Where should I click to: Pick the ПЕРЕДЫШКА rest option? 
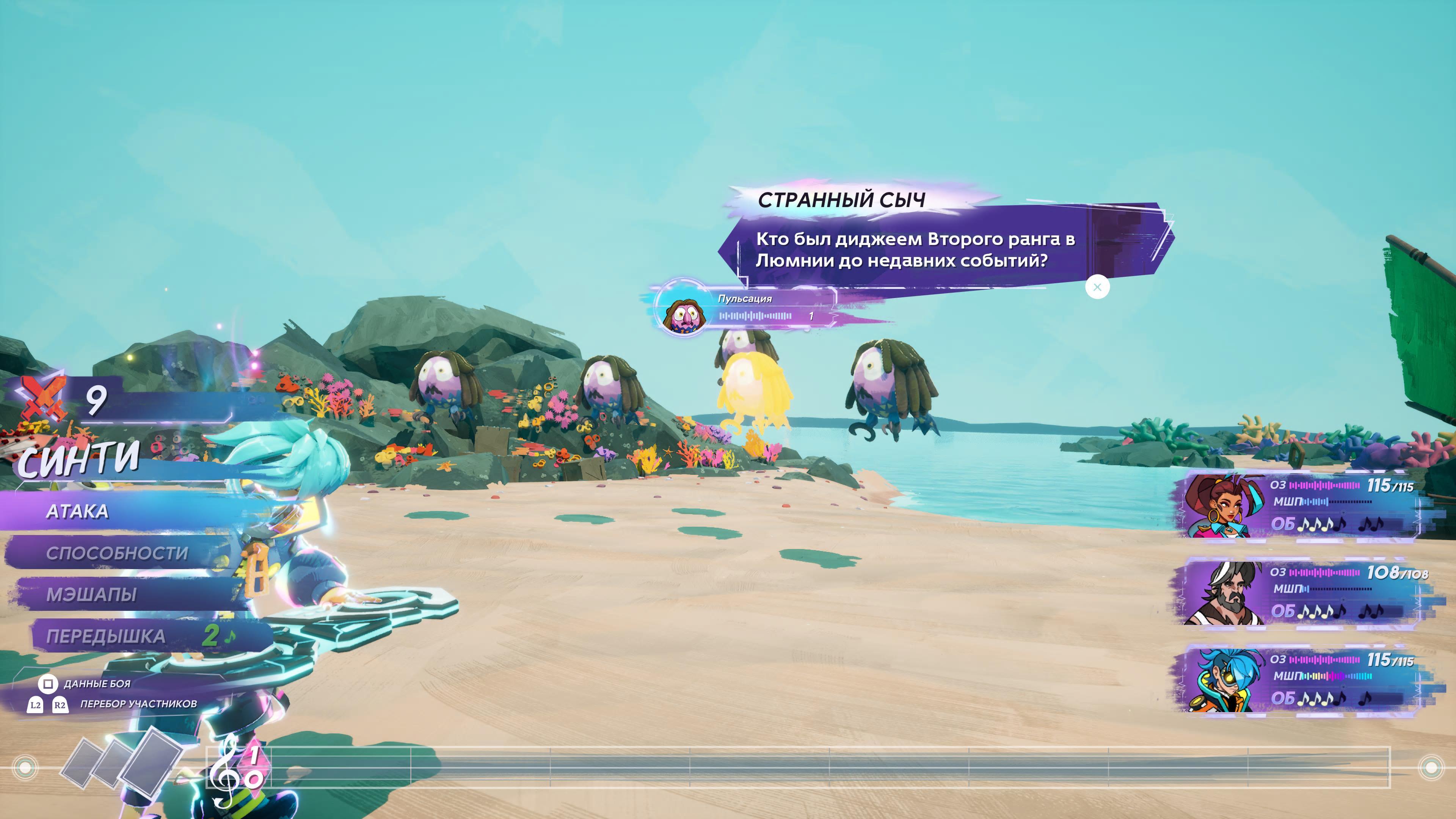click(106, 637)
